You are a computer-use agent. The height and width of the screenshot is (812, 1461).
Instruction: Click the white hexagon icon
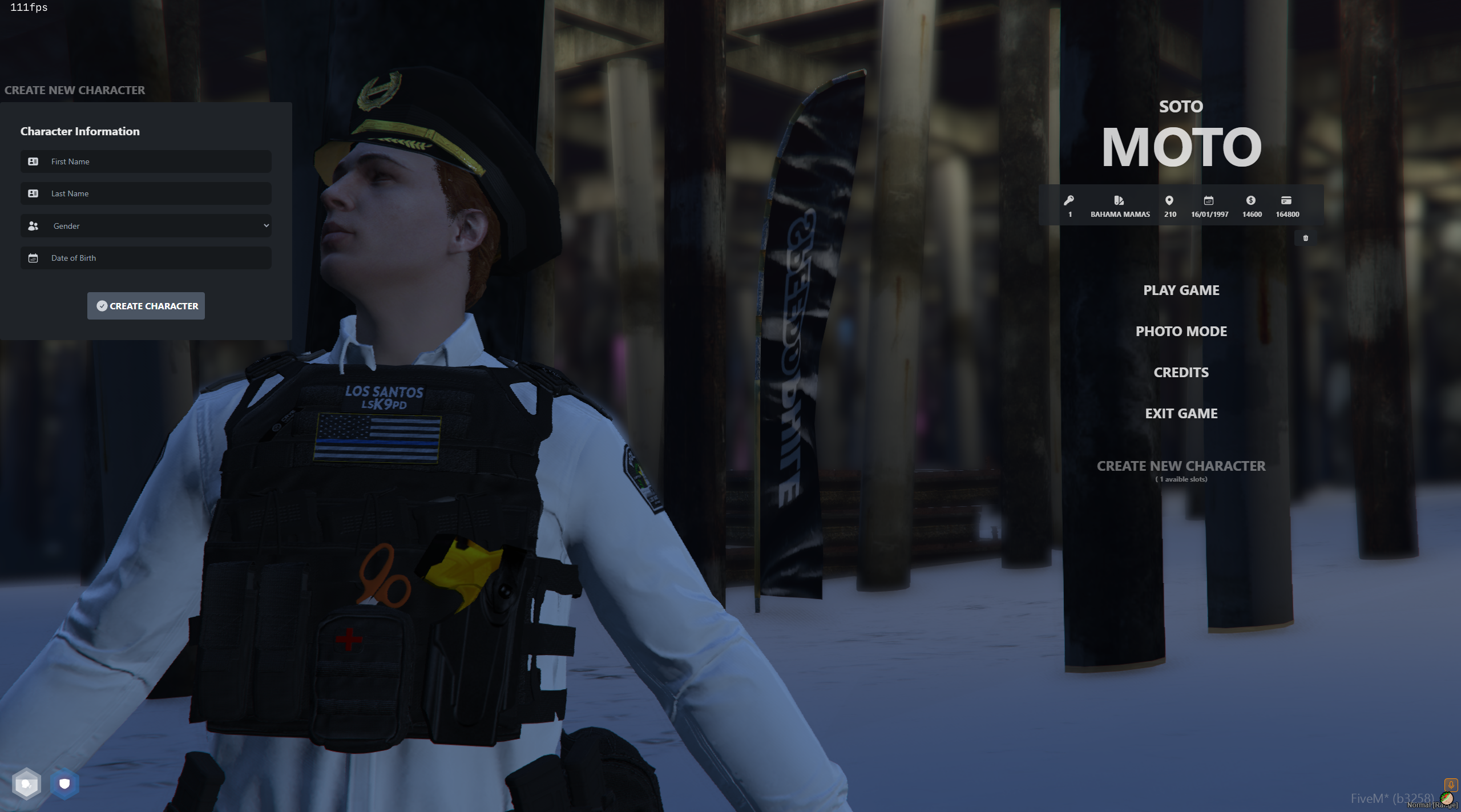pos(26,783)
